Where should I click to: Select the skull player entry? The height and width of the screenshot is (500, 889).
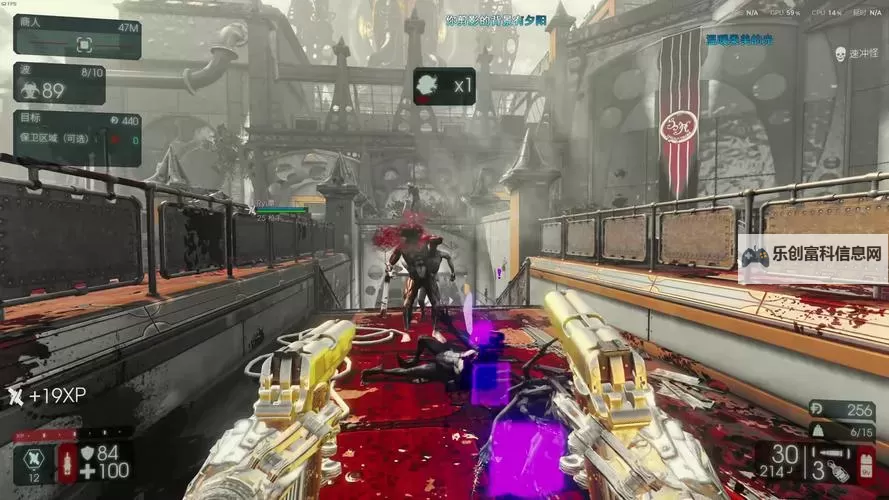pyautogui.click(x=840, y=53)
